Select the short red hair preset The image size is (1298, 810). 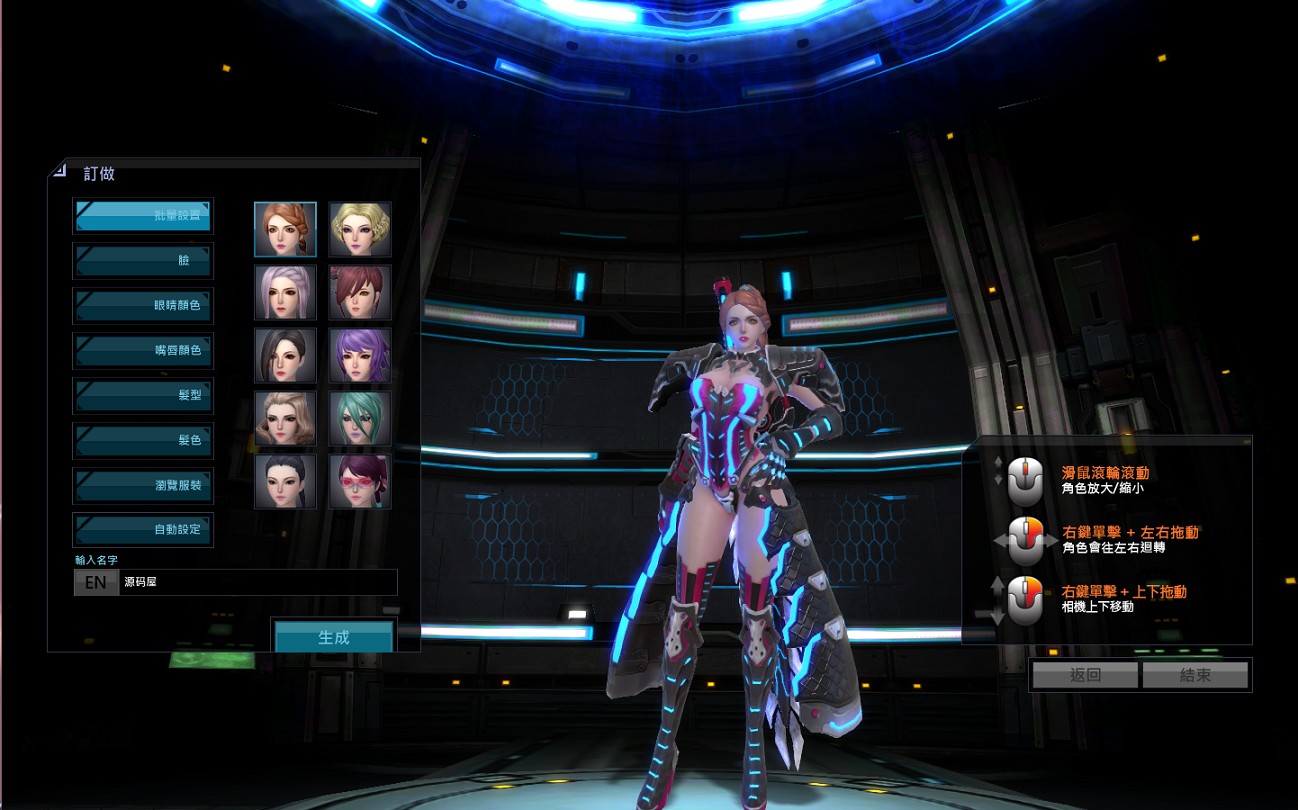point(360,292)
